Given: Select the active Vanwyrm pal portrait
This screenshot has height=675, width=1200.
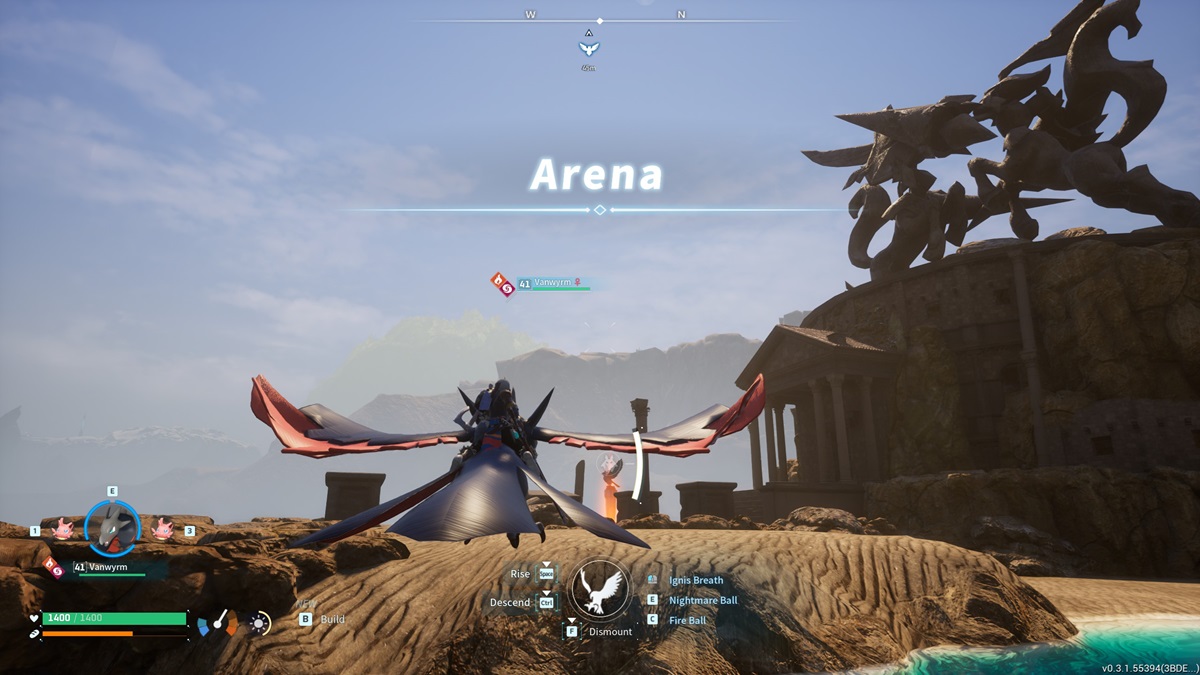Looking at the screenshot, I should pyautogui.click(x=112, y=529).
